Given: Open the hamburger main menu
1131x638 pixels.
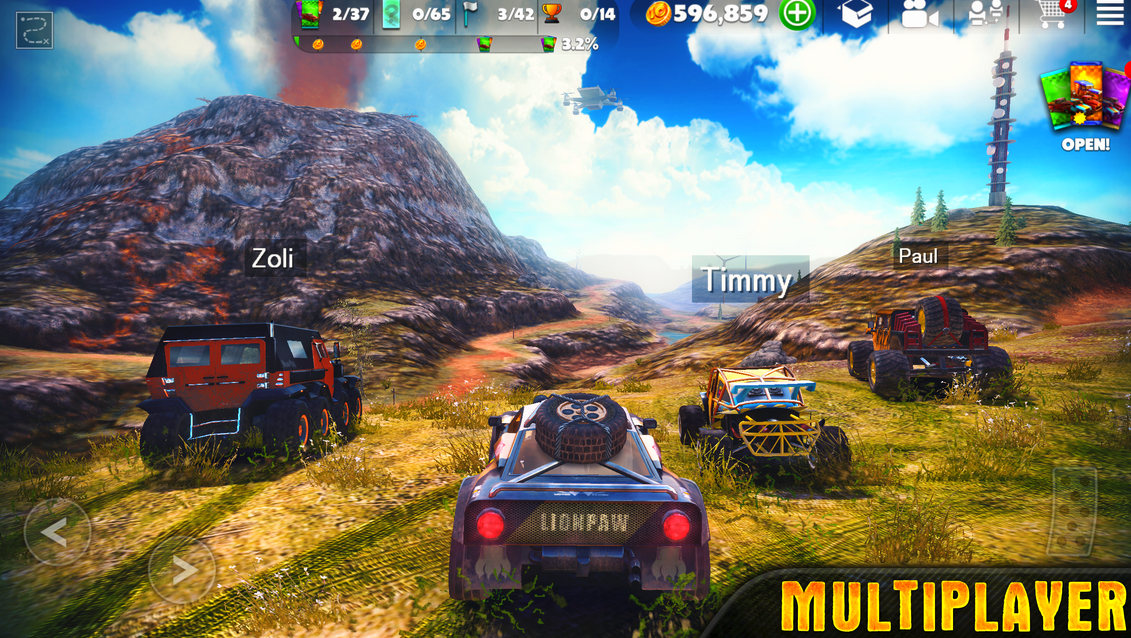Looking at the screenshot, I should coord(1109,14).
